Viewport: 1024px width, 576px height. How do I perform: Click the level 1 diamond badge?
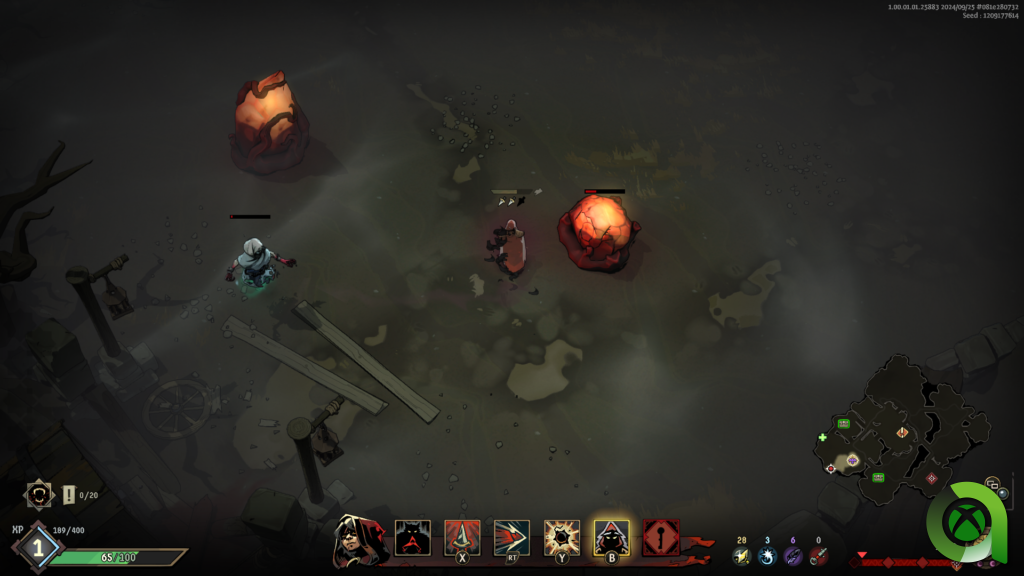pos(38,547)
